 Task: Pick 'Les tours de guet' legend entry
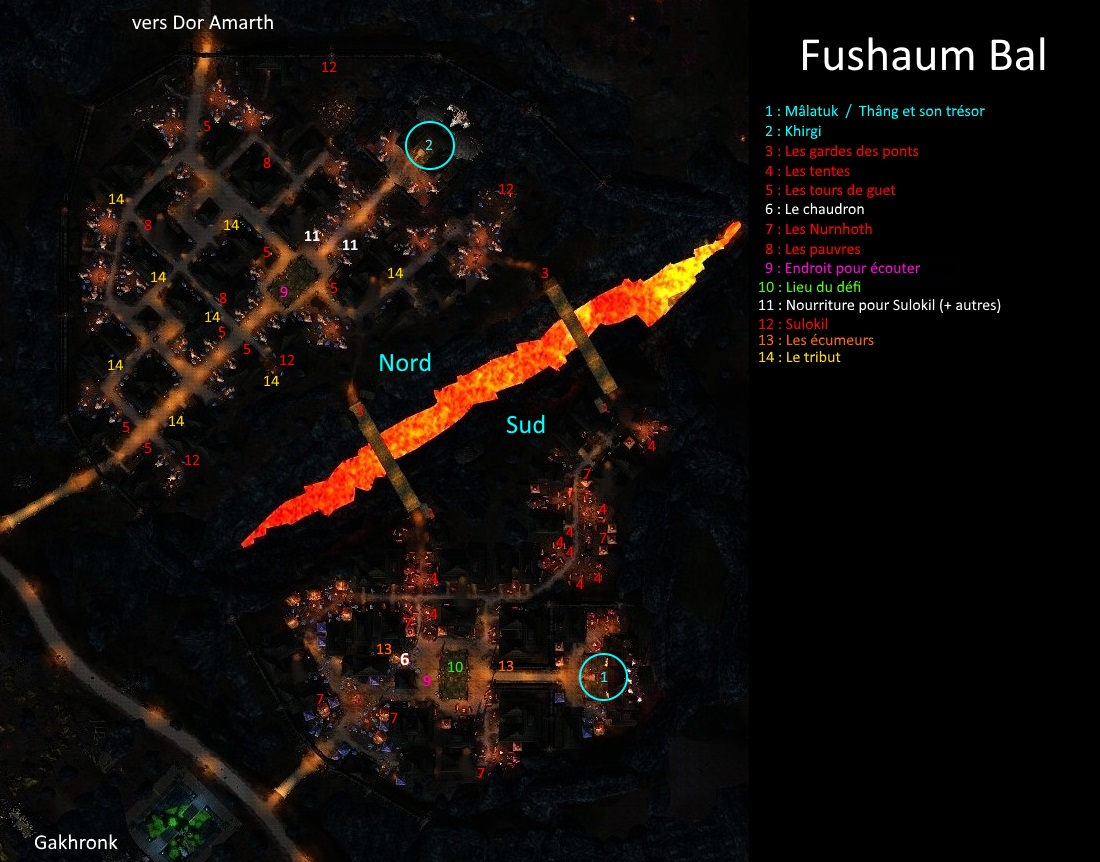point(830,190)
